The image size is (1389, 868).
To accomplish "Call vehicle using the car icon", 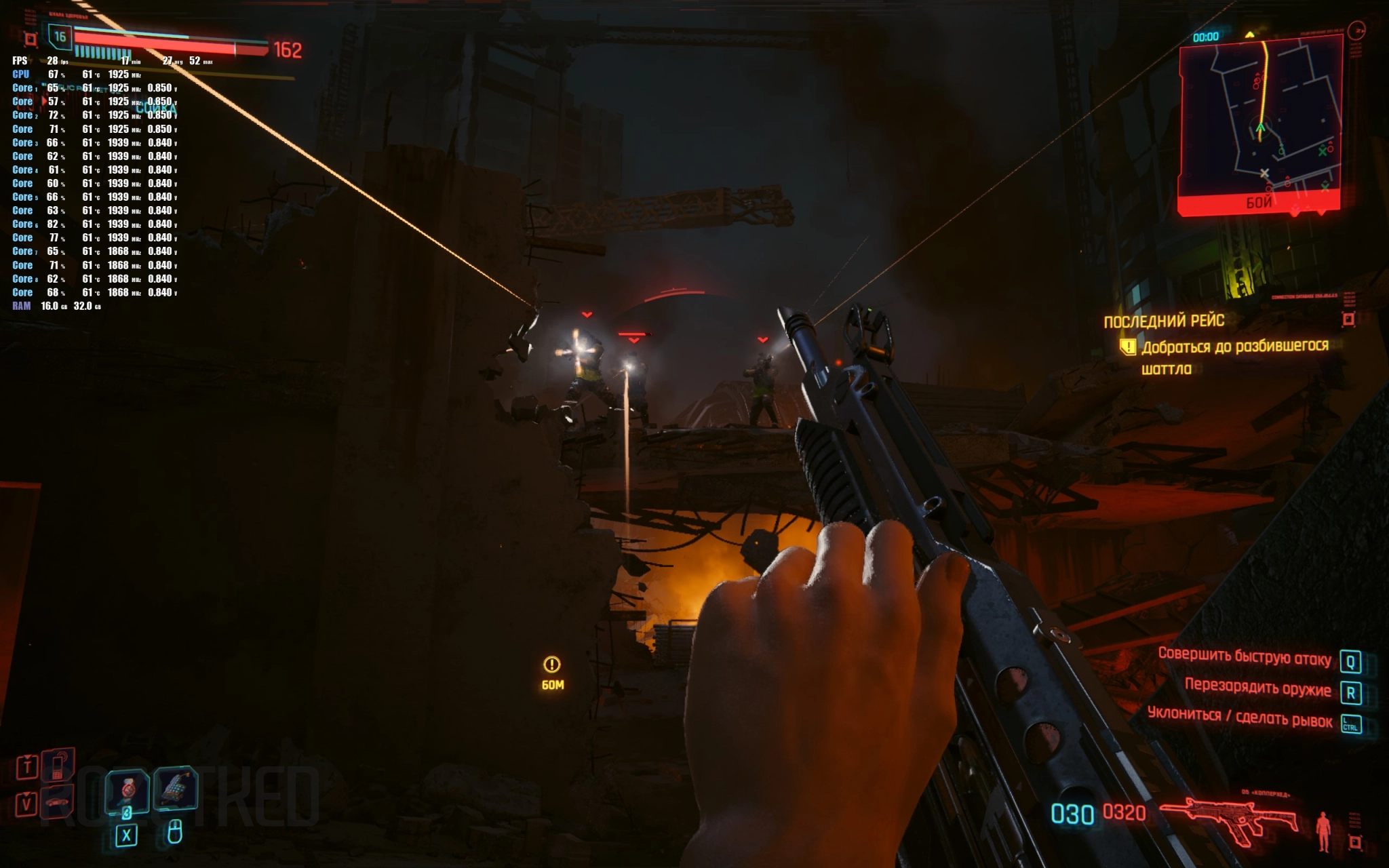I will [58, 803].
